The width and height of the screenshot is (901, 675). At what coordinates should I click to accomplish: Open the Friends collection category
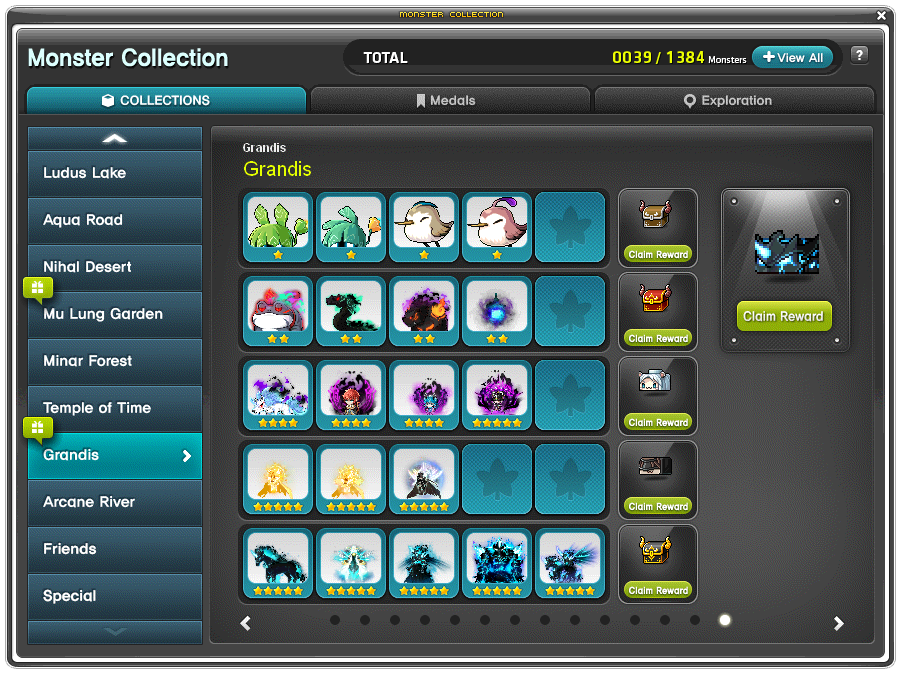[x=115, y=549]
